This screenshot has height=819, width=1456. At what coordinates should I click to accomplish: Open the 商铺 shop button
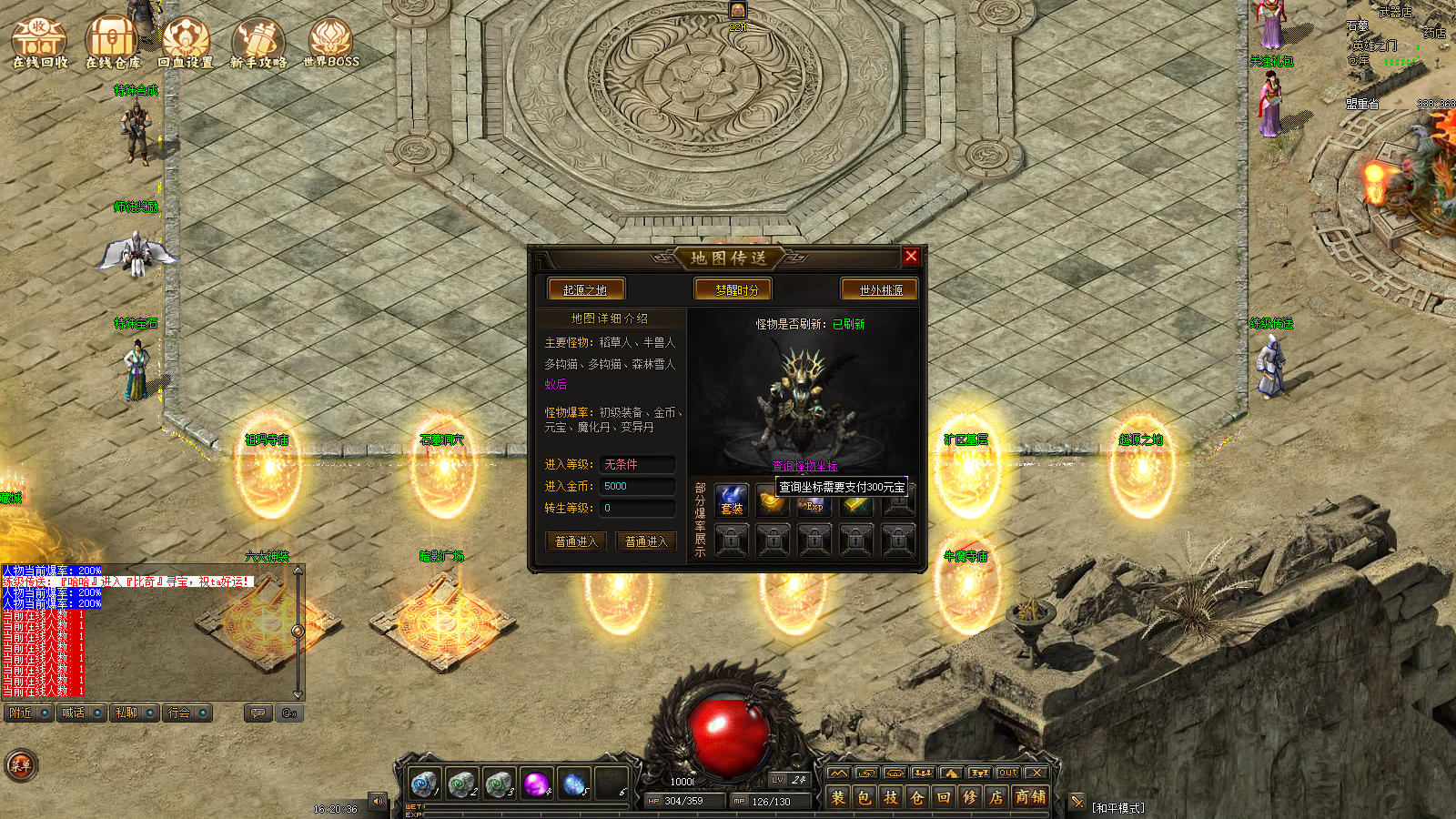1030,797
